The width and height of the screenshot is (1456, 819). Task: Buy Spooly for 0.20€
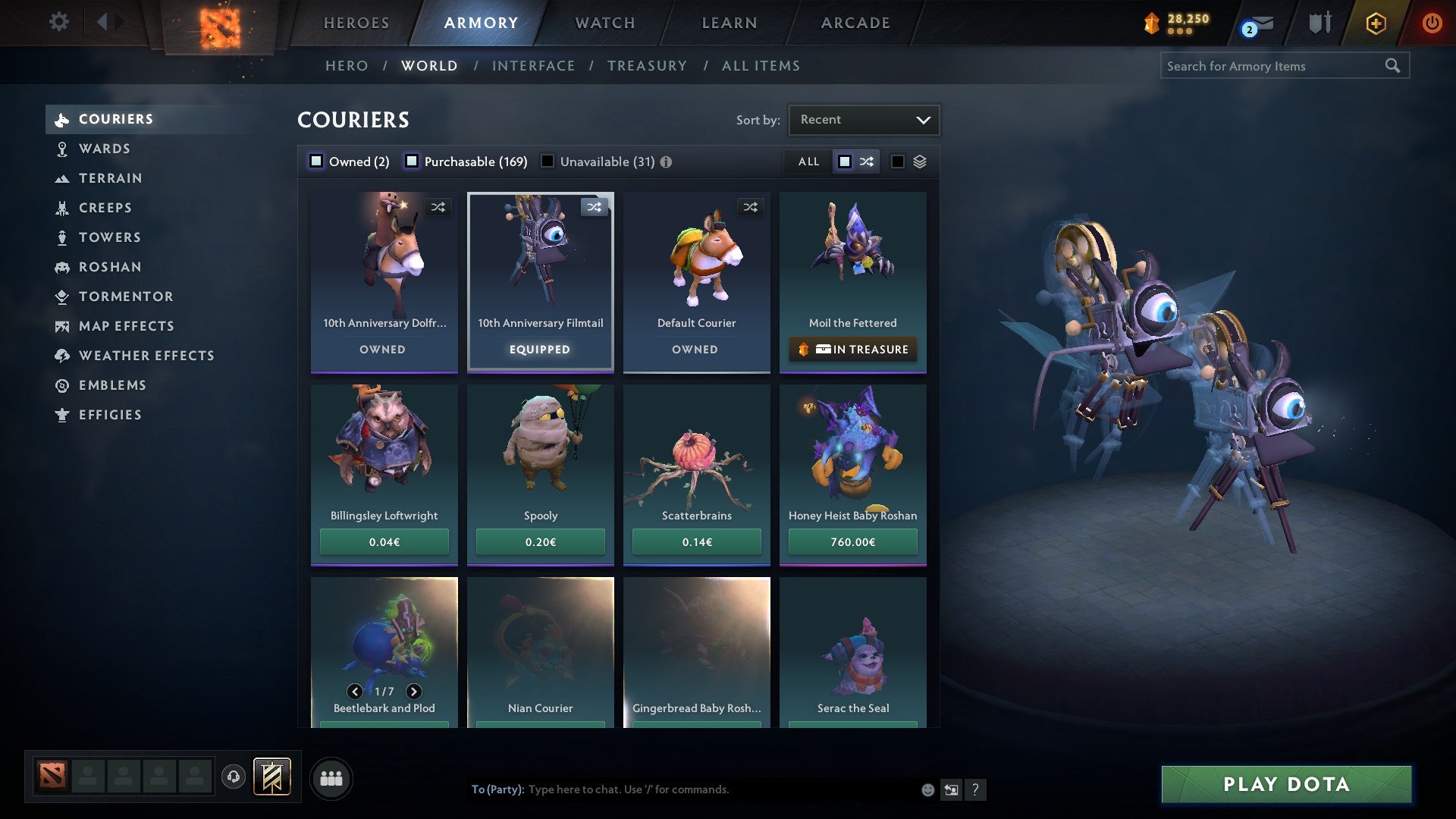pyautogui.click(x=540, y=541)
